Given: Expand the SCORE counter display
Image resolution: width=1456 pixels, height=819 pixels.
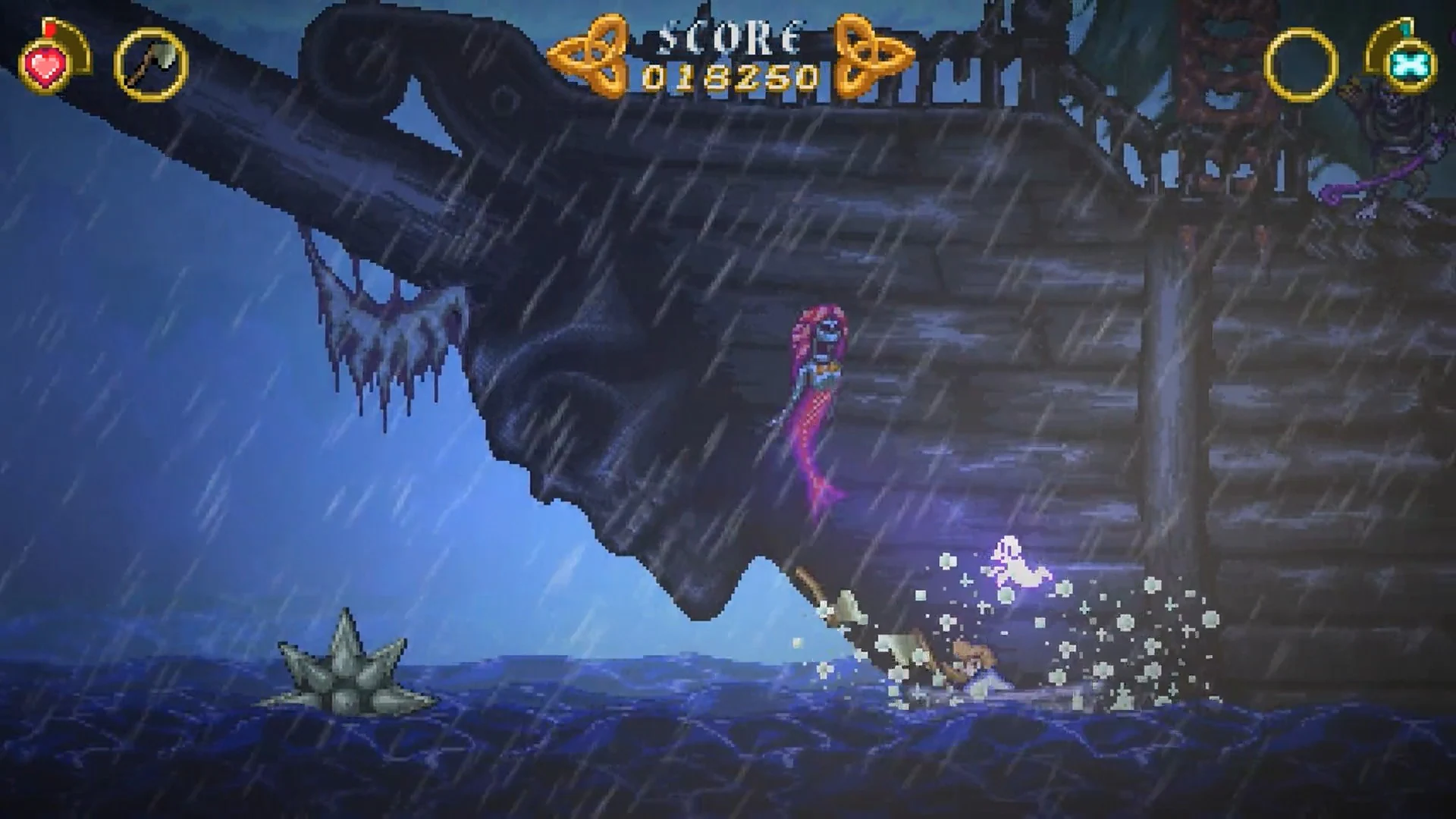Looking at the screenshot, I should point(728,34).
